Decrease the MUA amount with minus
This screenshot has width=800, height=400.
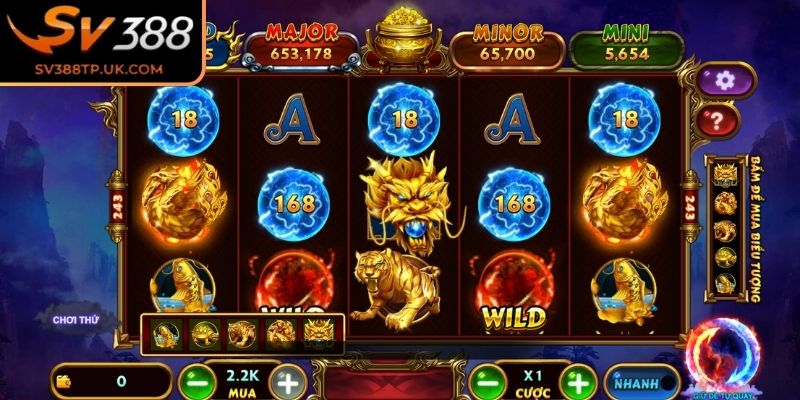[196, 382]
